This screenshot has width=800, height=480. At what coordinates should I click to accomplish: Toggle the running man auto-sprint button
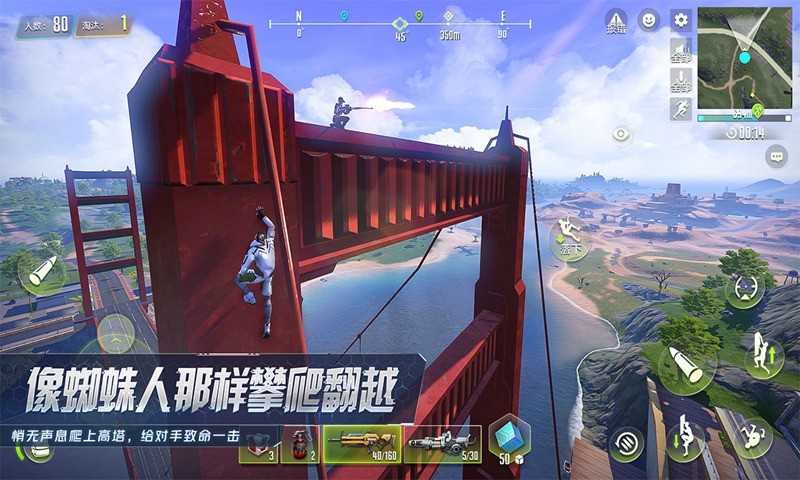coord(681,108)
